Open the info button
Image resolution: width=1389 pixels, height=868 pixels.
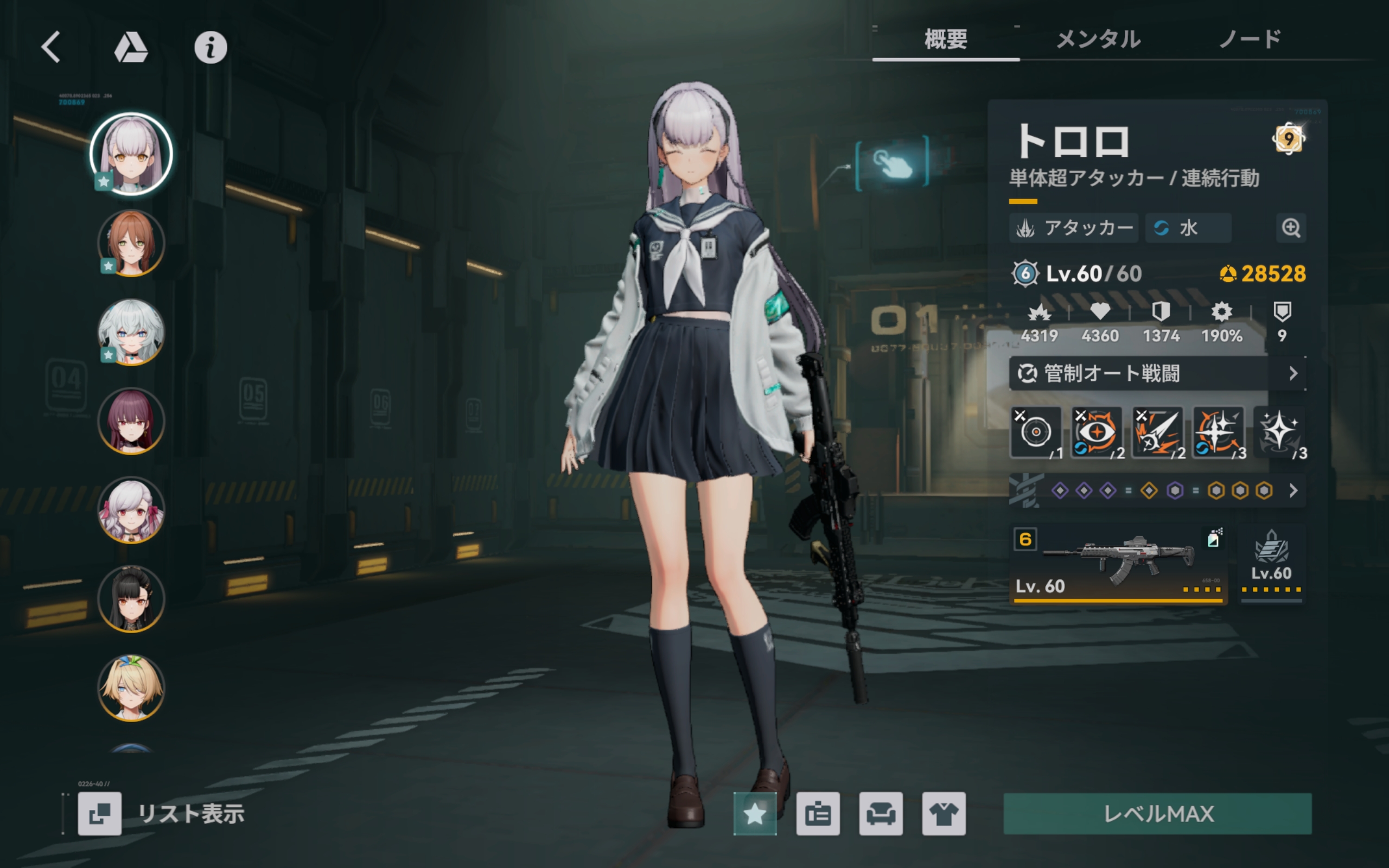click(x=210, y=47)
